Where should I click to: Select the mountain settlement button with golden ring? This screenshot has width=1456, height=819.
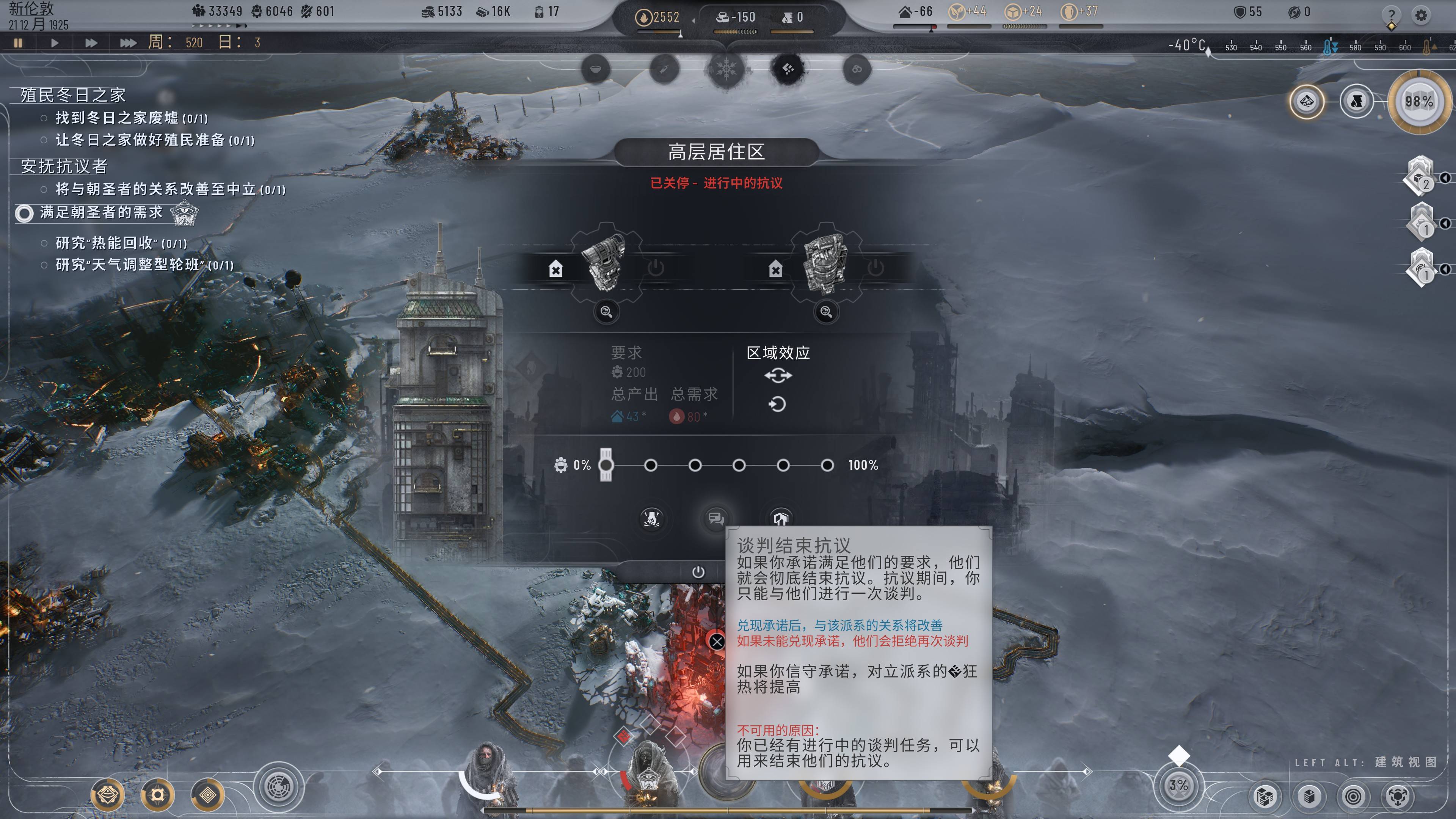point(1306,102)
